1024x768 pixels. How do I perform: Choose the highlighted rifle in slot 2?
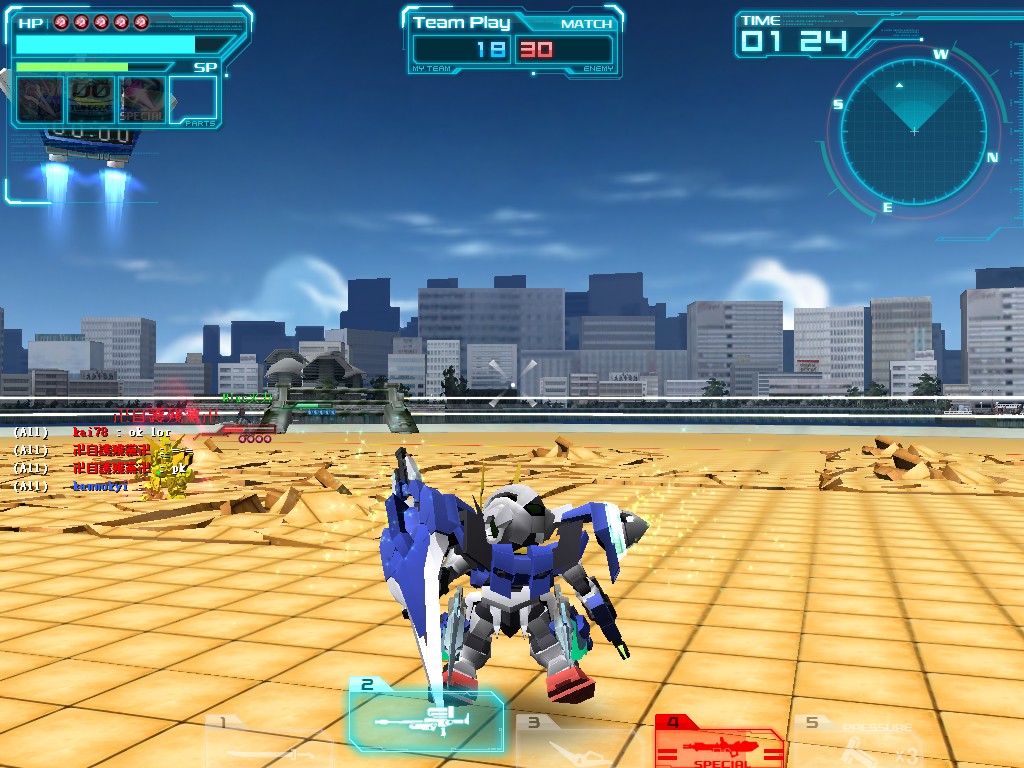click(x=427, y=717)
